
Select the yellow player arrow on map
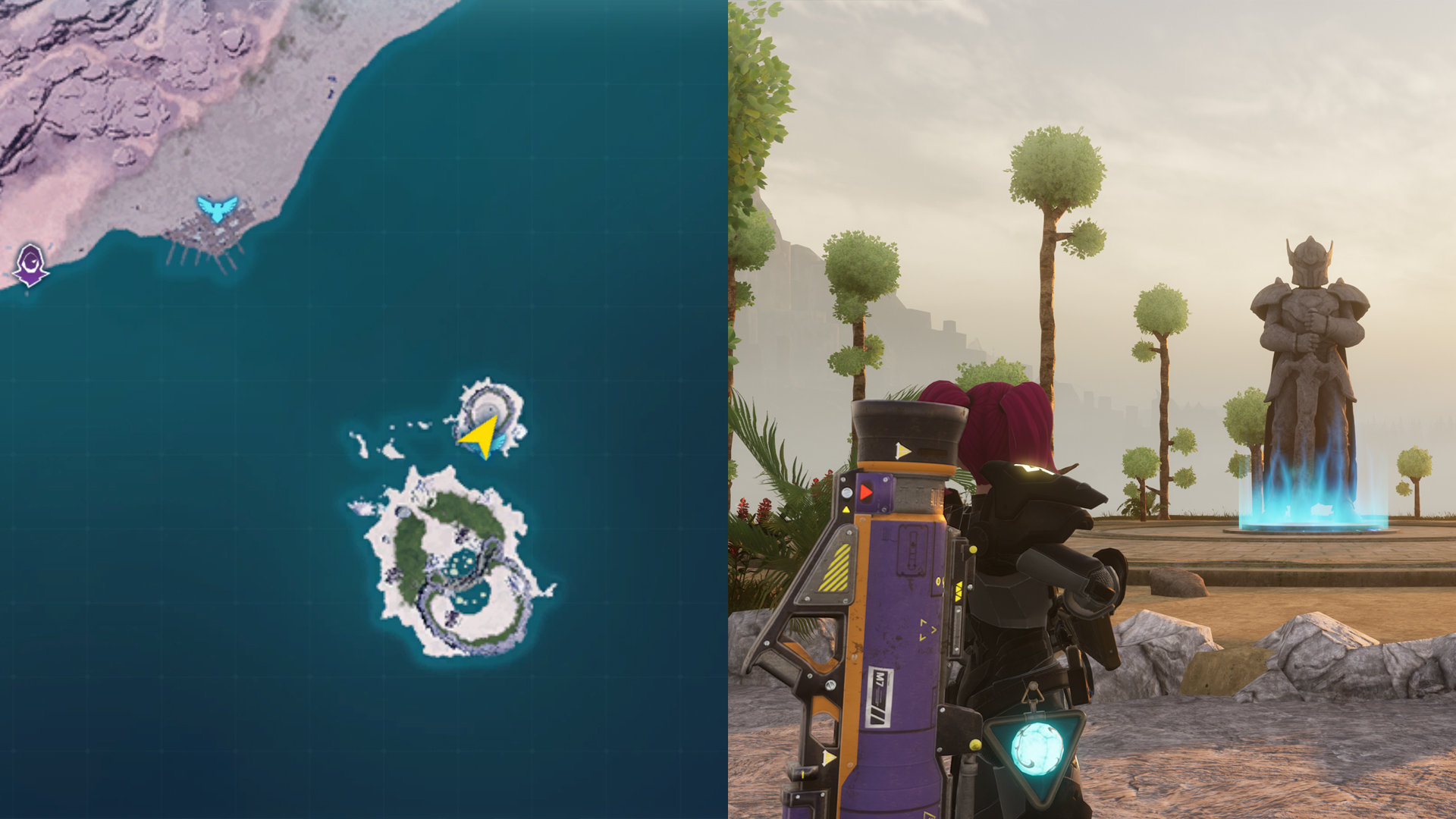[x=482, y=435]
